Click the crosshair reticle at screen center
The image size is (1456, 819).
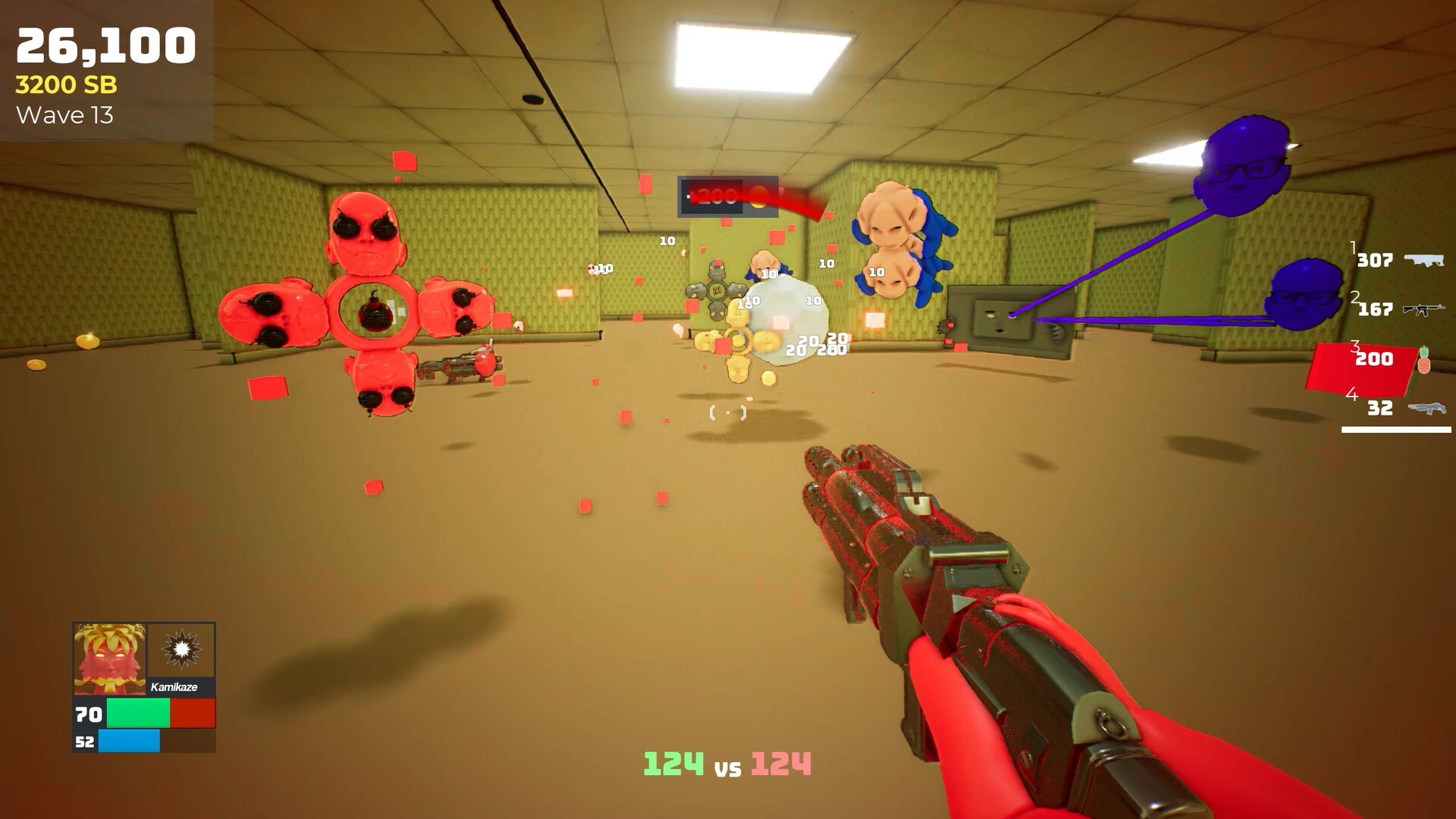coord(728,412)
